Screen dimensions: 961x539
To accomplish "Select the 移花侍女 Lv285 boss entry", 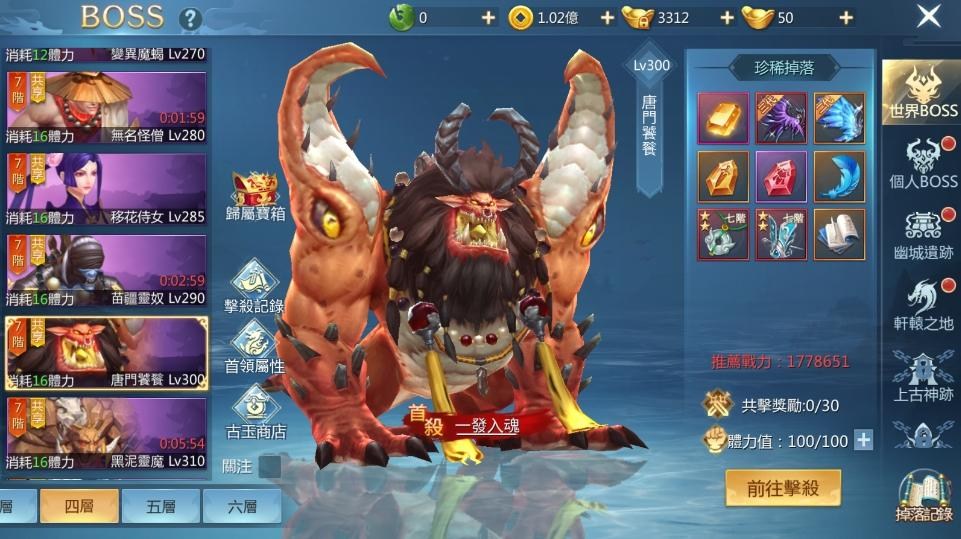I will 106,189.
